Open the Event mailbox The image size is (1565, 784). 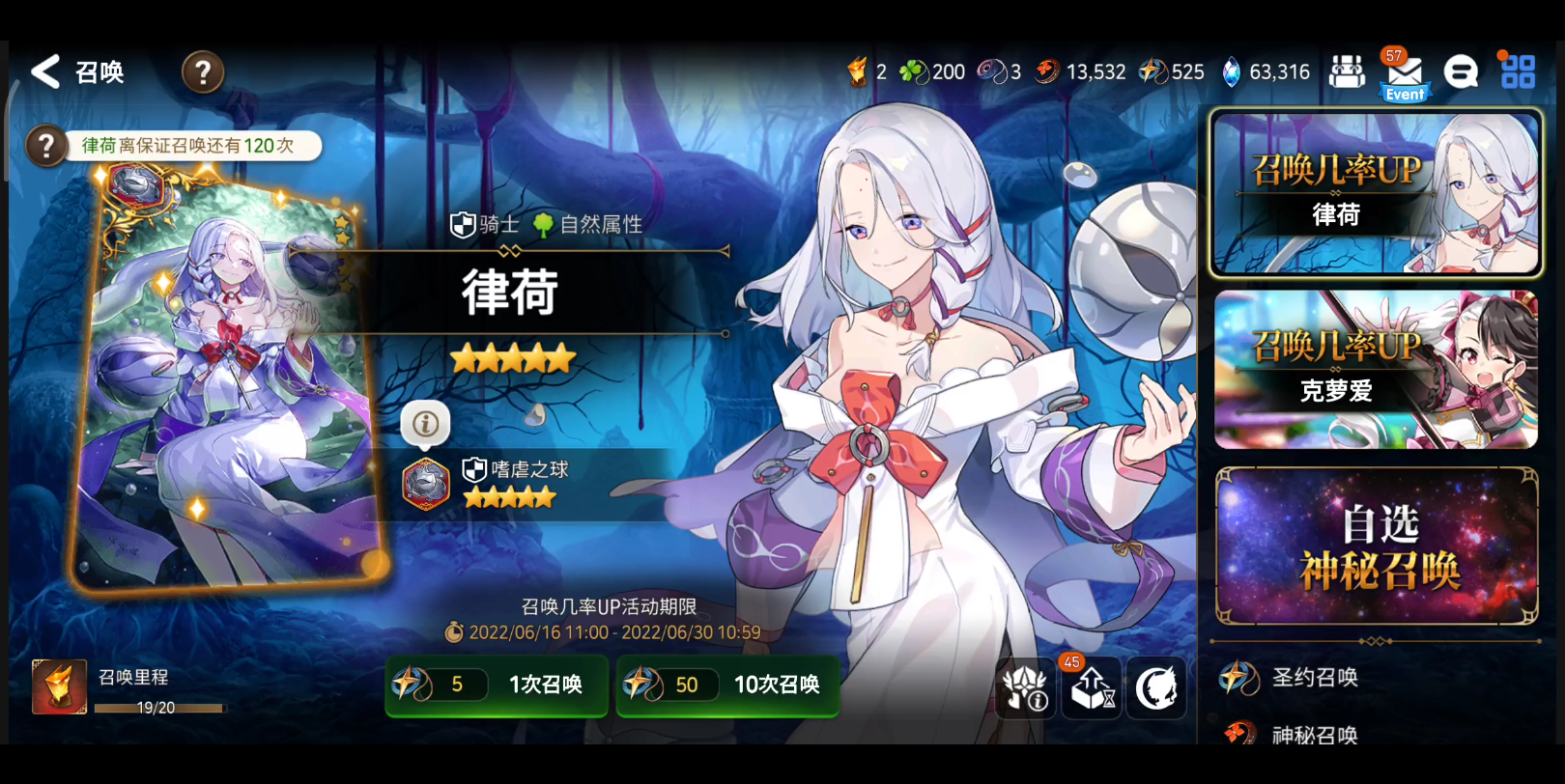tap(1404, 75)
